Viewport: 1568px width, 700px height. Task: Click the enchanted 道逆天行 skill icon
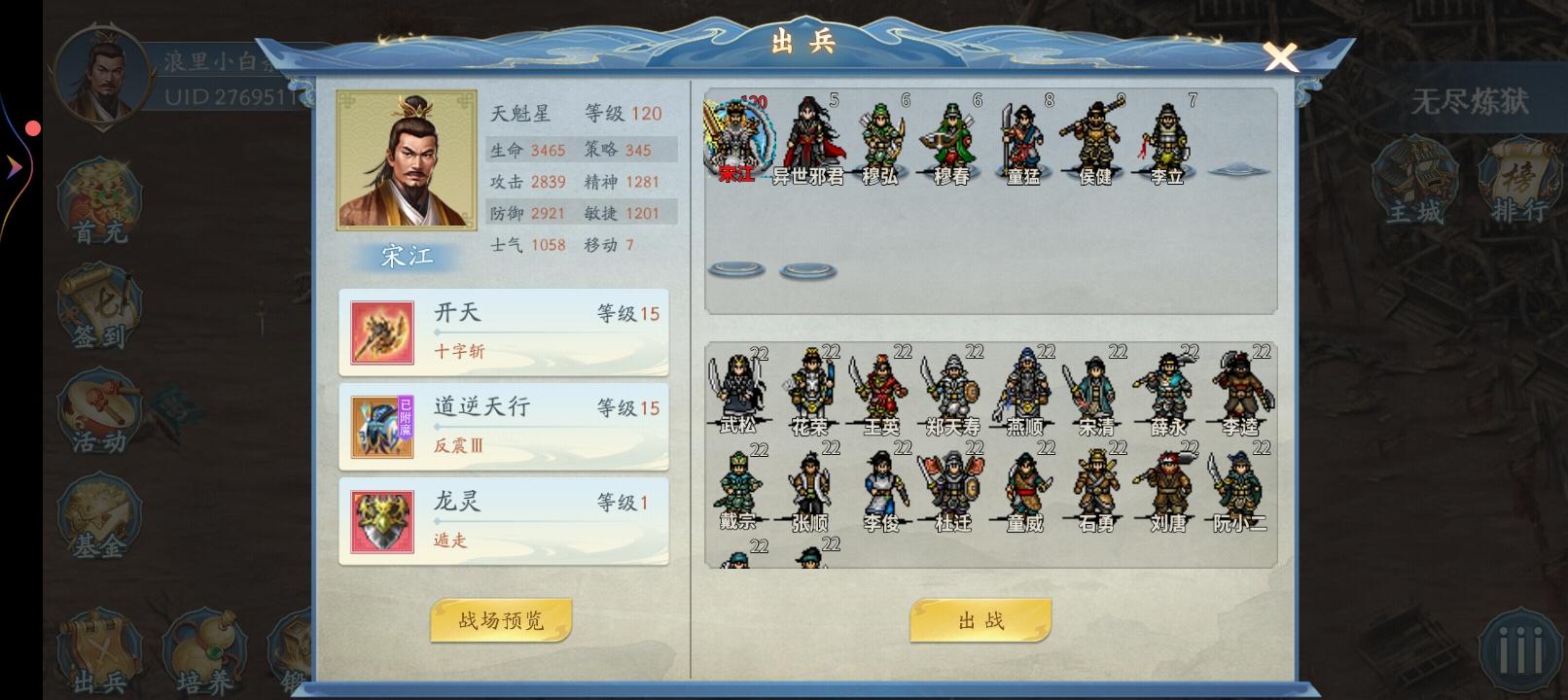coord(380,426)
